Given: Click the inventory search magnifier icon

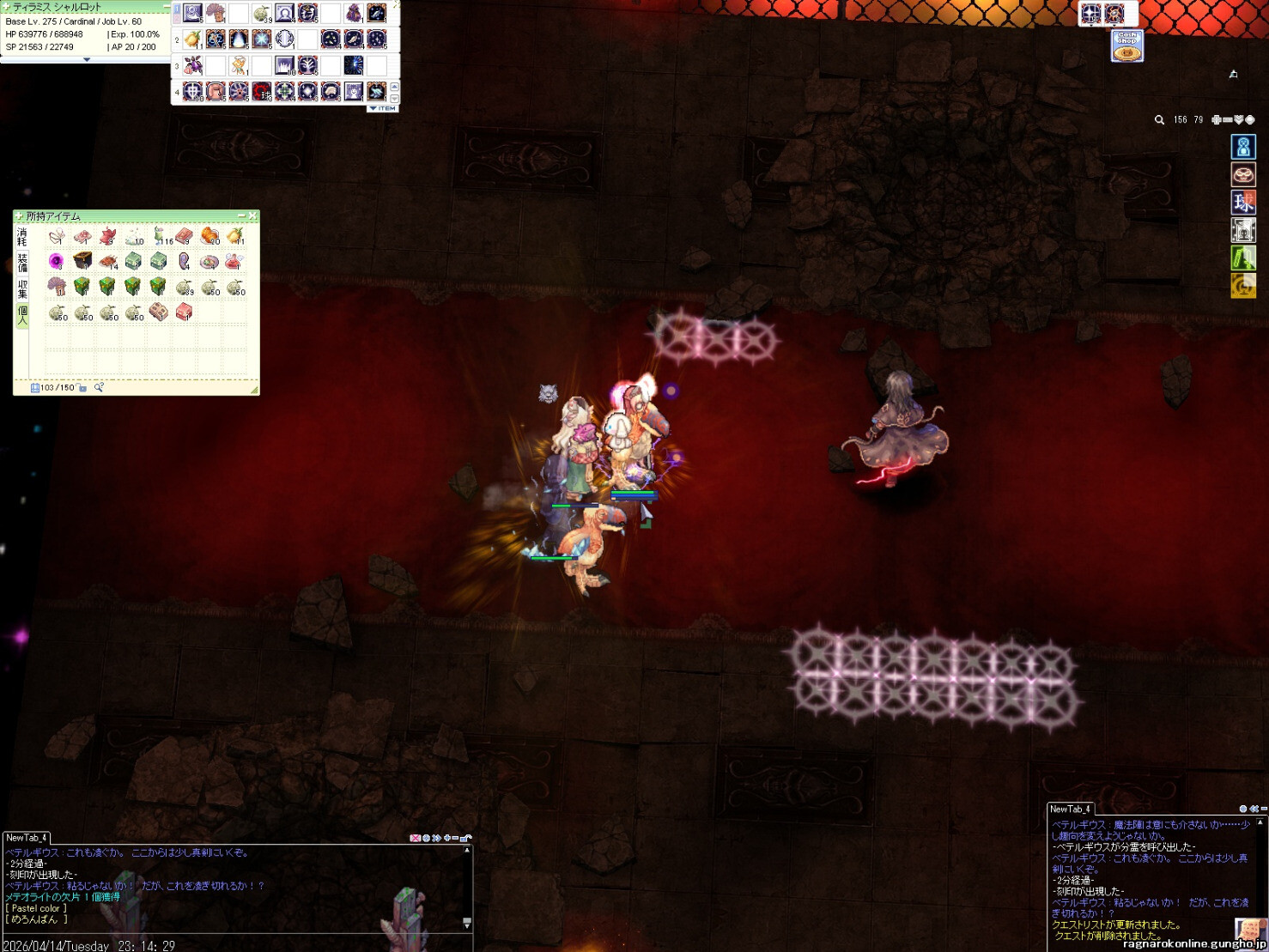Looking at the screenshot, I should click(x=99, y=388).
